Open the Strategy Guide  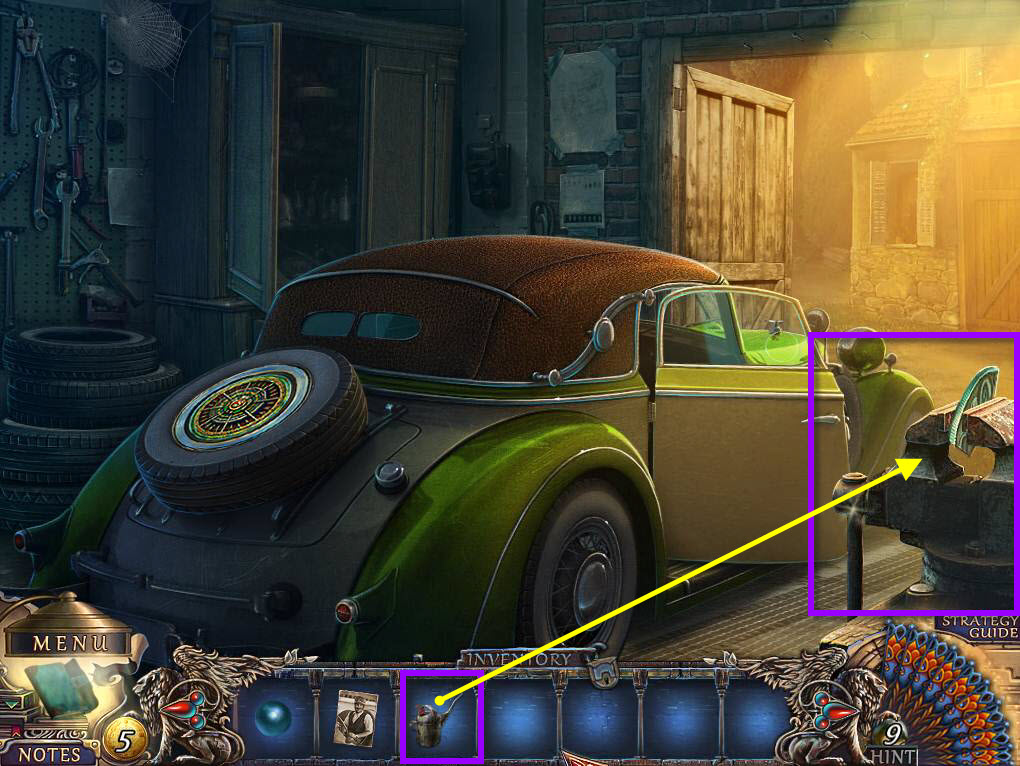[x=978, y=626]
